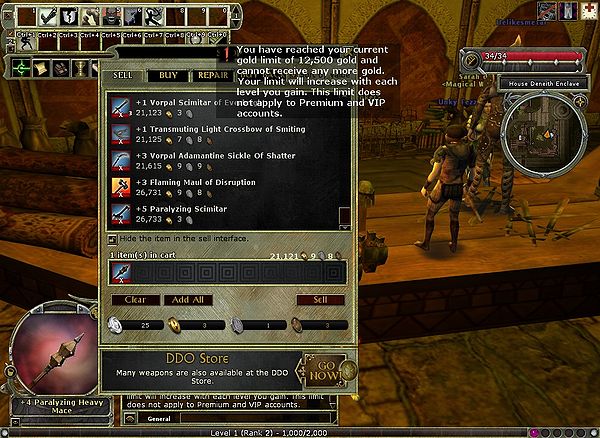The image size is (600, 438).
Task: Choose the +3 Vorpal Adamantine Sickle Of Shatter
Action: [220, 160]
